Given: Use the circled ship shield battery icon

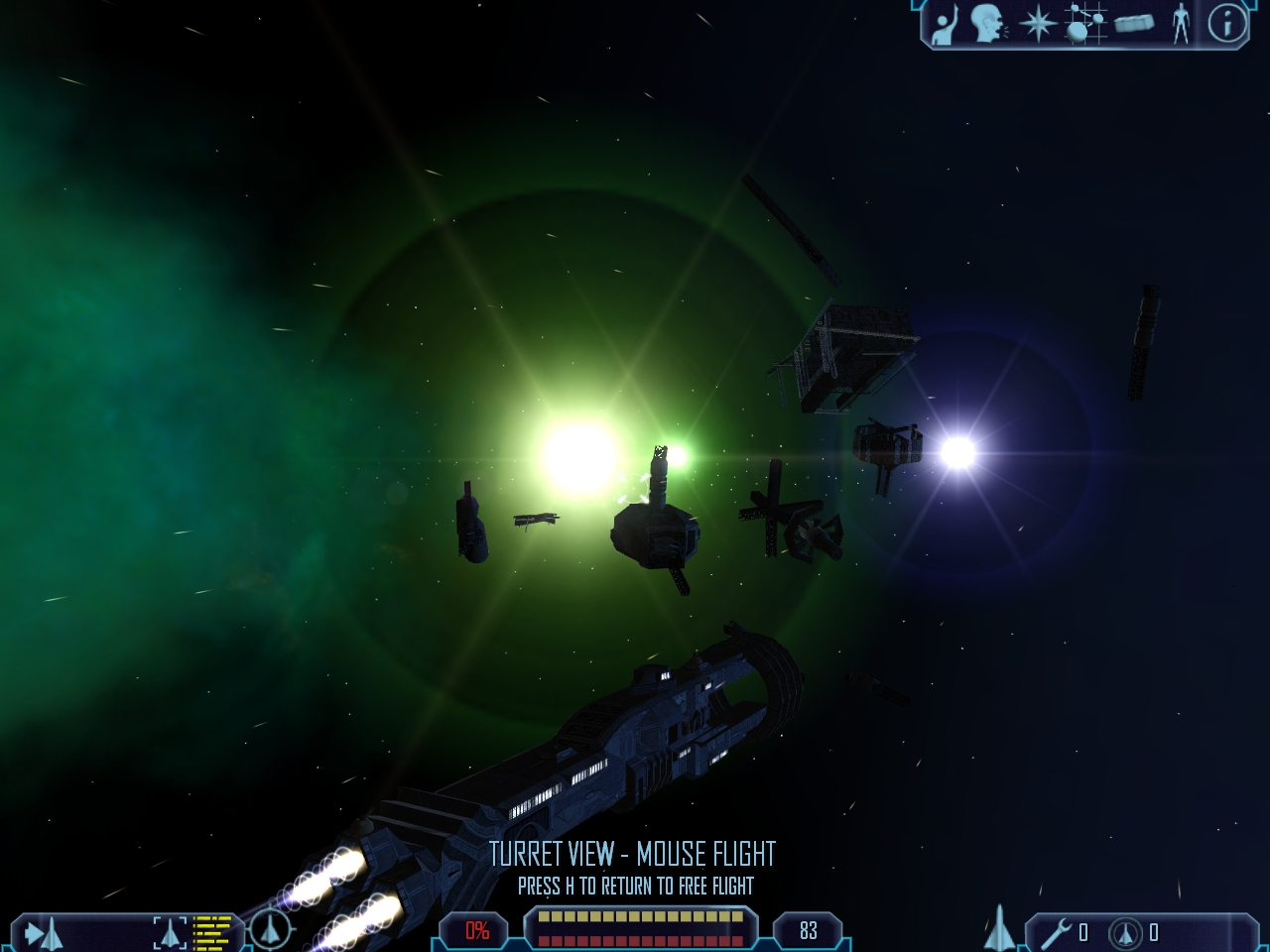Looking at the screenshot, I should click(x=1125, y=932).
